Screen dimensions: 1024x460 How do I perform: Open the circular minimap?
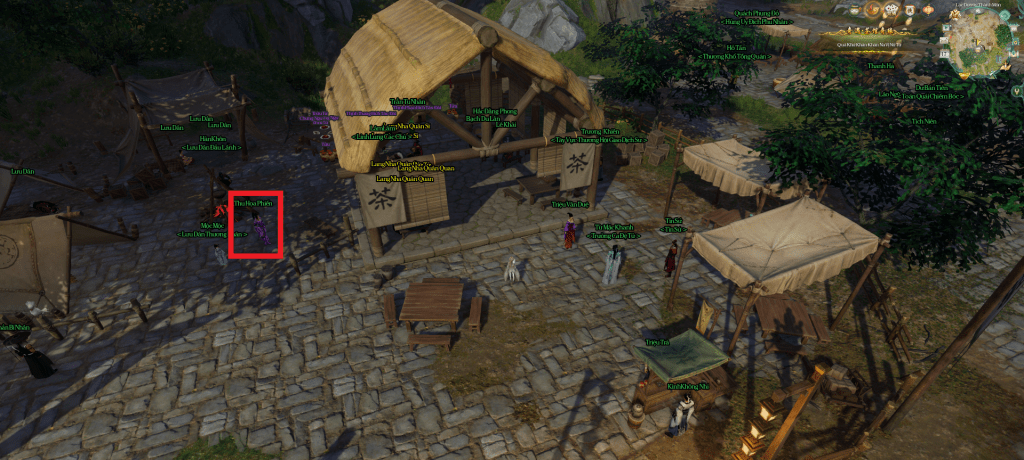pyautogui.click(x=979, y=46)
